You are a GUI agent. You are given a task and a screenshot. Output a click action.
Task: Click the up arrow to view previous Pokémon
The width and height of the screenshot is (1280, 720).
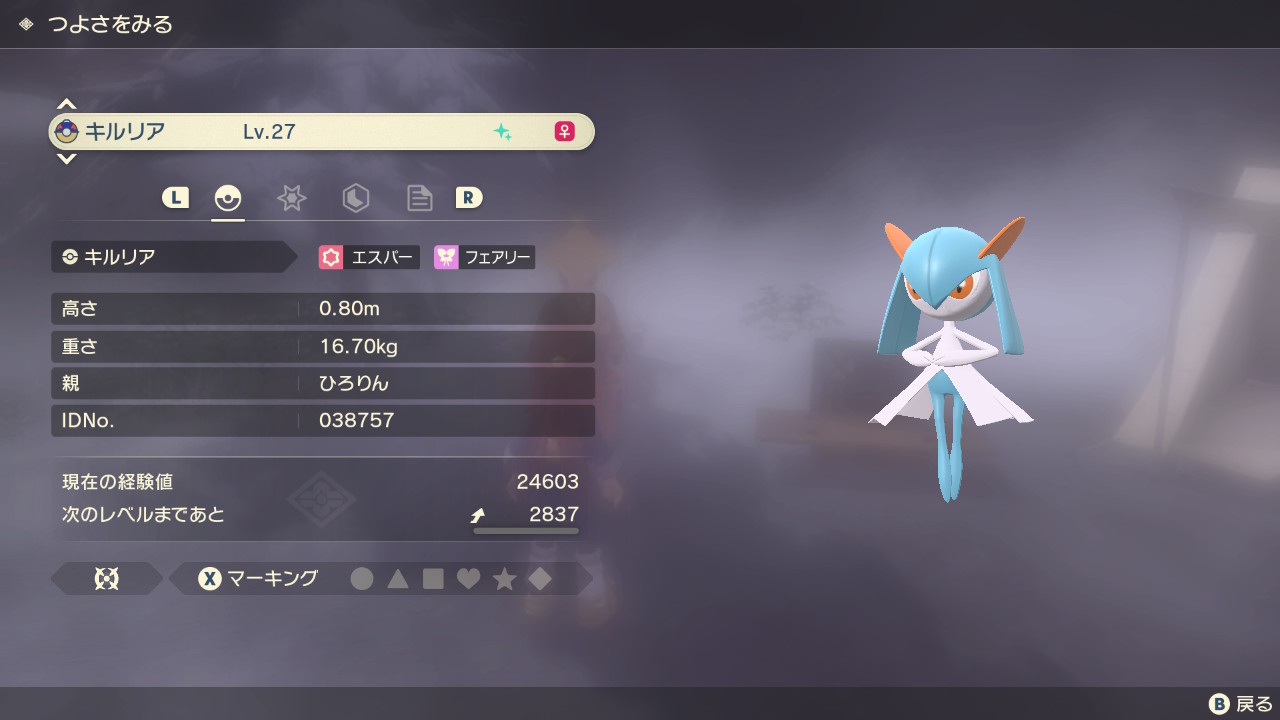tap(66, 103)
